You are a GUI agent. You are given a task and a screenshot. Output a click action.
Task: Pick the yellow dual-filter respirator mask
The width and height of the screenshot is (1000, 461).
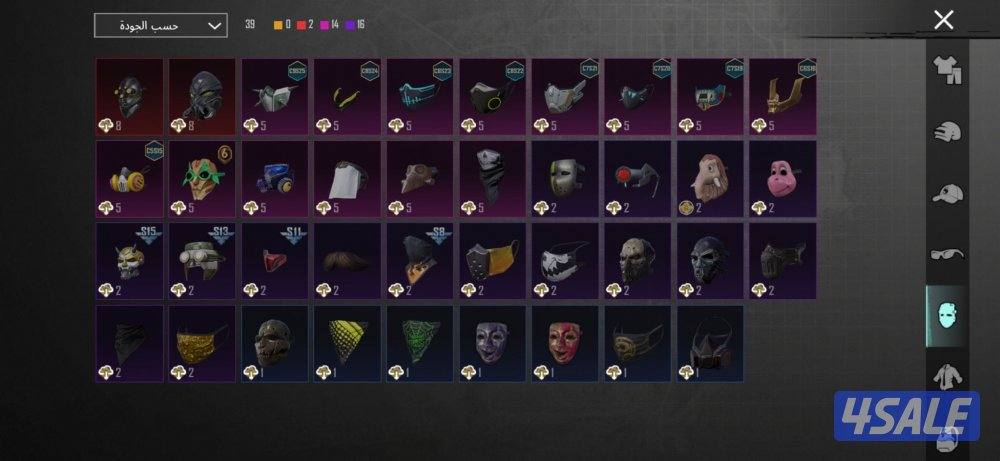(x=130, y=178)
